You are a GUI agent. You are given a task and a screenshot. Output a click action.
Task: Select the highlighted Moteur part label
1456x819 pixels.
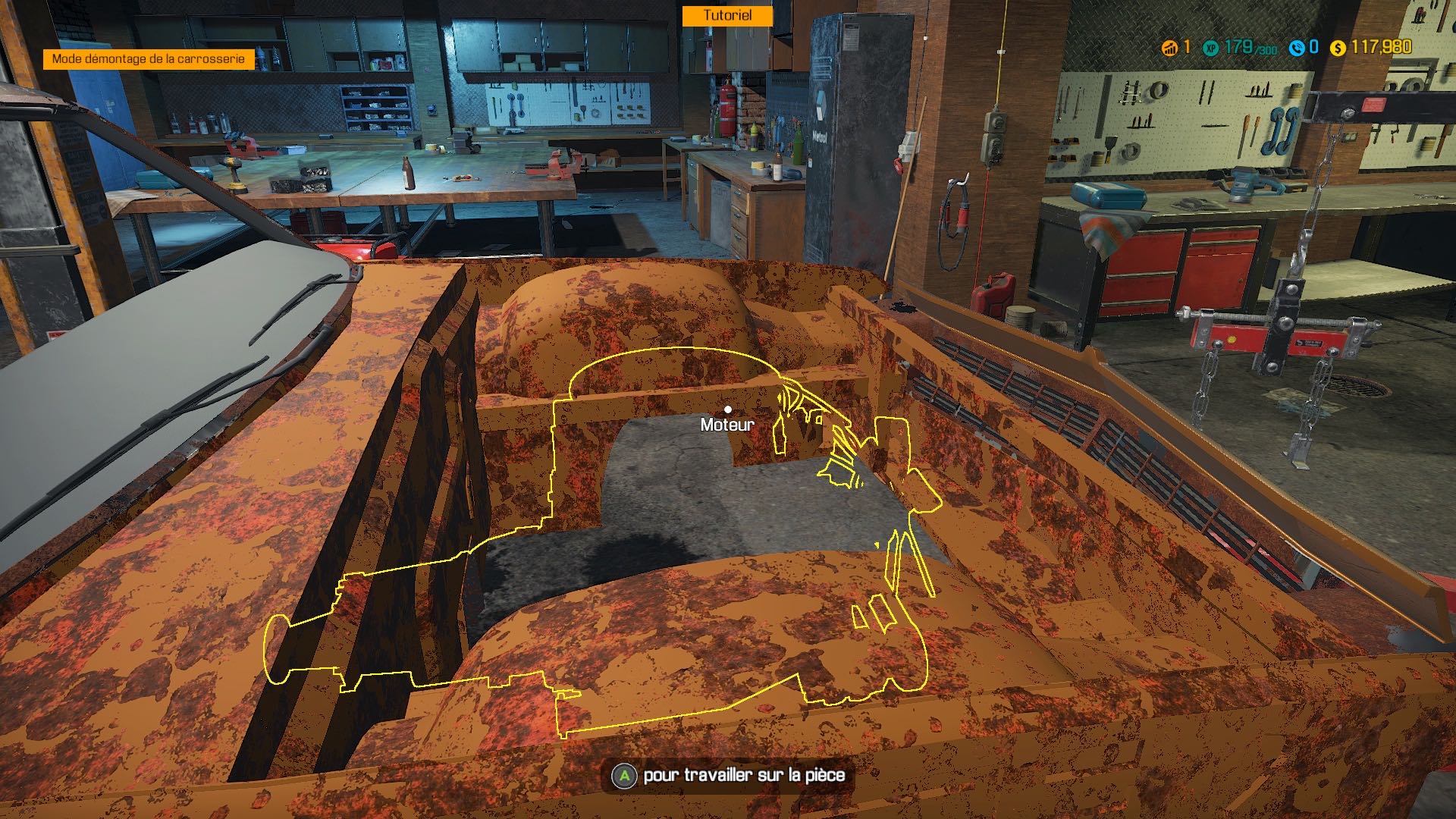point(727,425)
